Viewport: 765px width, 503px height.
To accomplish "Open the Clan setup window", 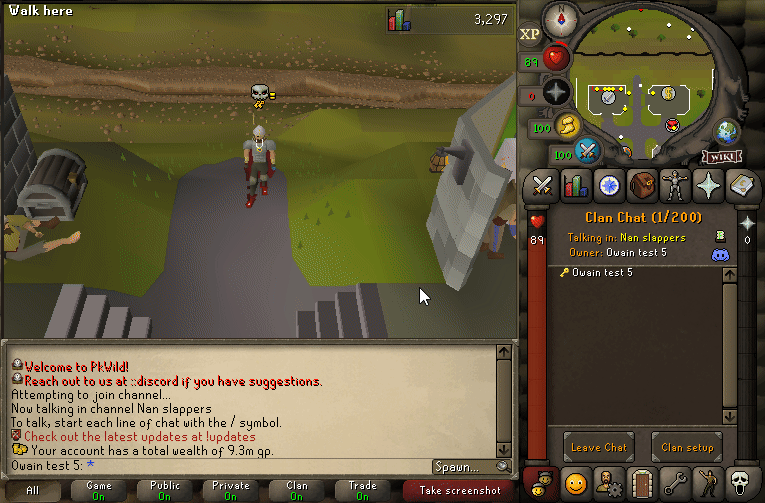I will pos(686,447).
